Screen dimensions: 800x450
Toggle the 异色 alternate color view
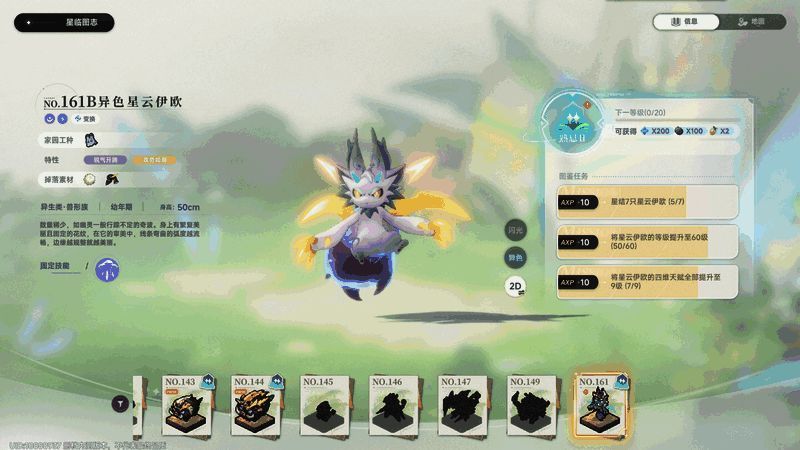(515, 257)
